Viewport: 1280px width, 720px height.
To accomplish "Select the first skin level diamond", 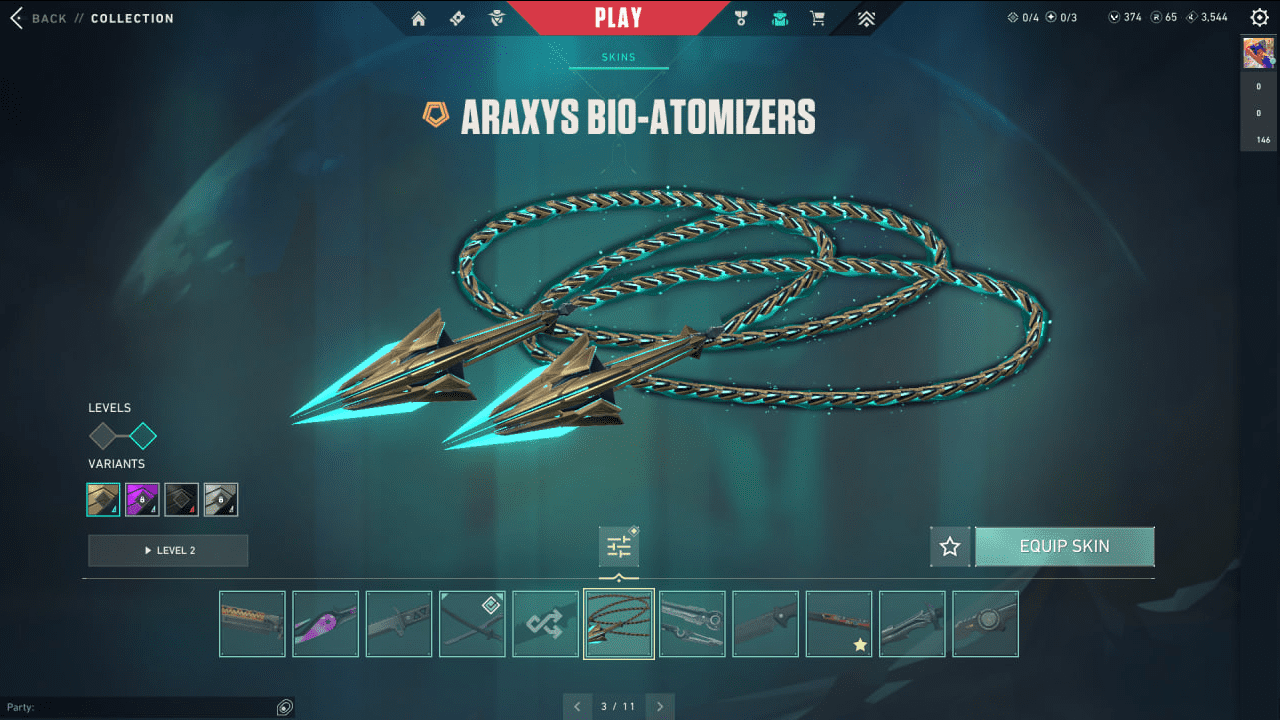I will [x=103, y=436].
